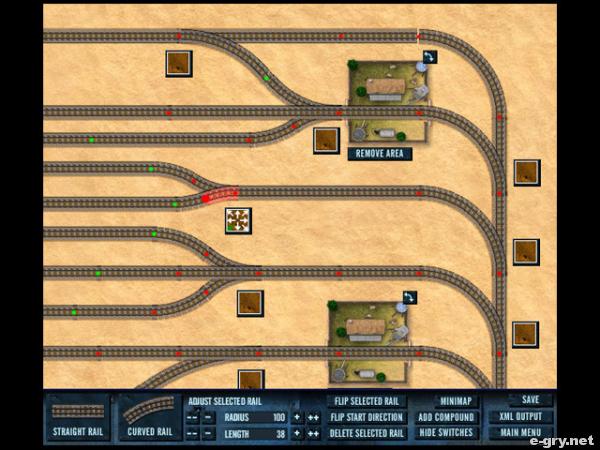Increase length with the double plus
The height and width of the screenshot is (450, 600).
(313, 433)
